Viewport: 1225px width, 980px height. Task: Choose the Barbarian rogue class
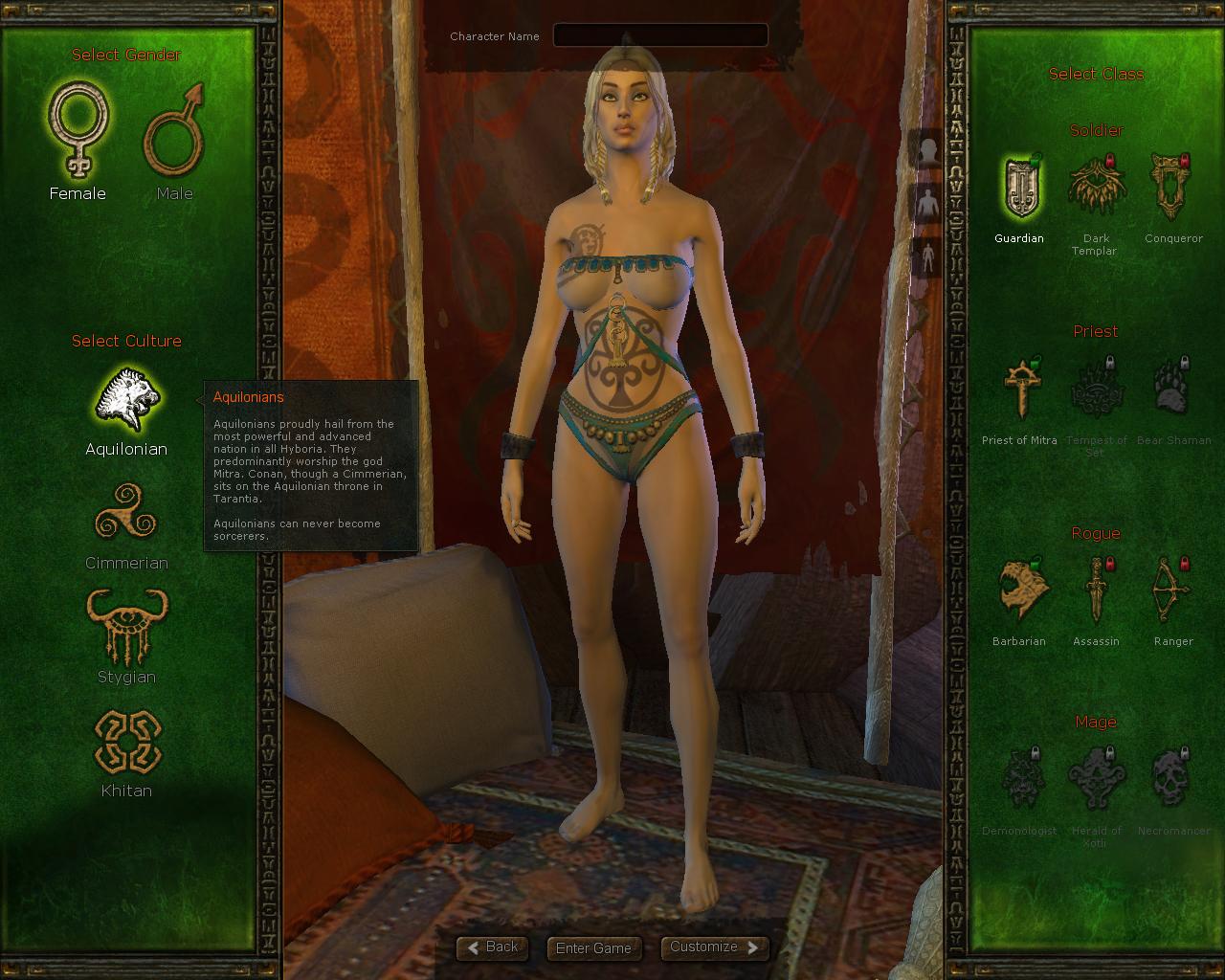[1019, 590]
